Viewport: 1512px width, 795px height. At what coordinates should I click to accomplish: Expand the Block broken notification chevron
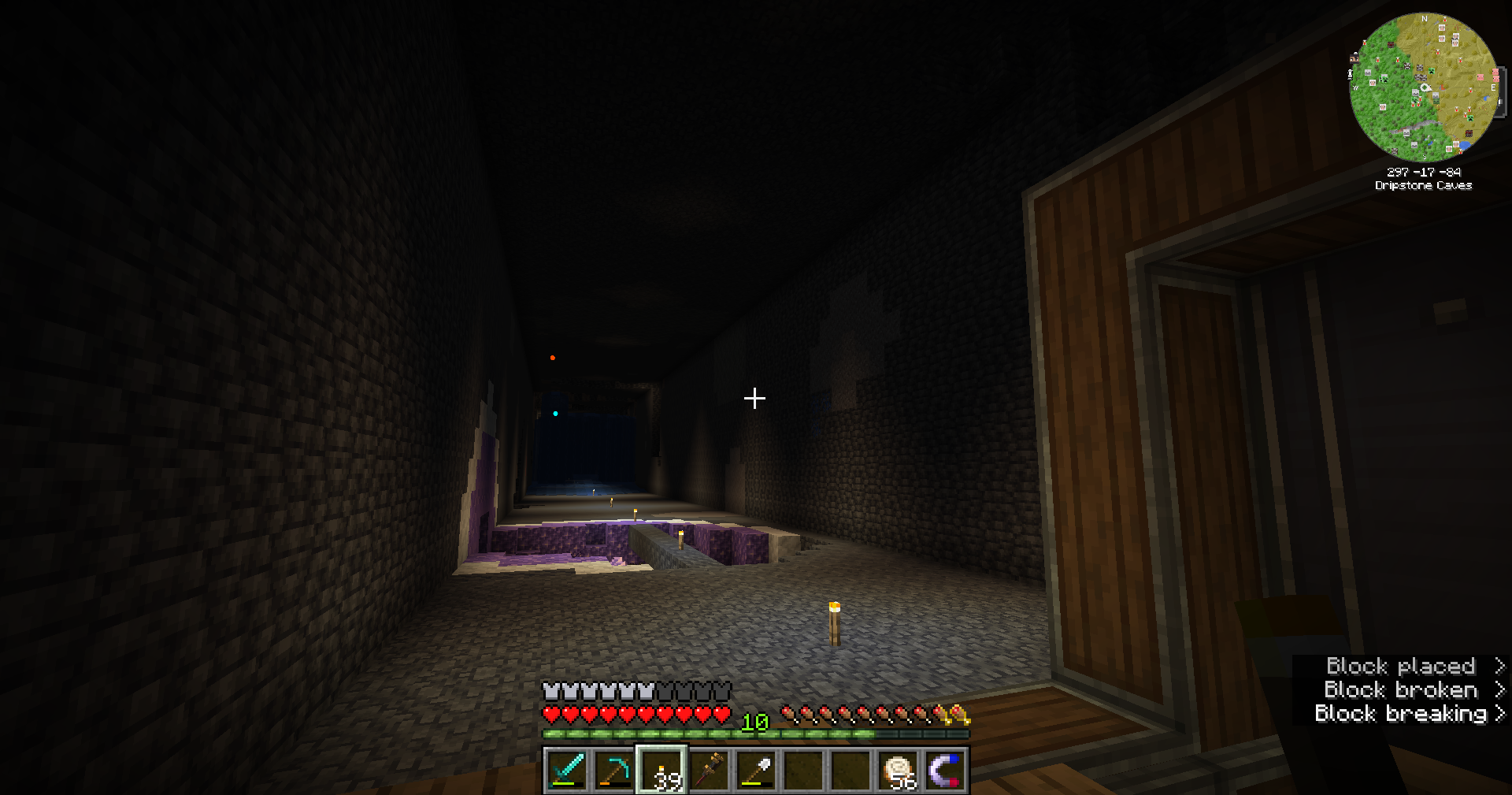tap(1500, 689)
